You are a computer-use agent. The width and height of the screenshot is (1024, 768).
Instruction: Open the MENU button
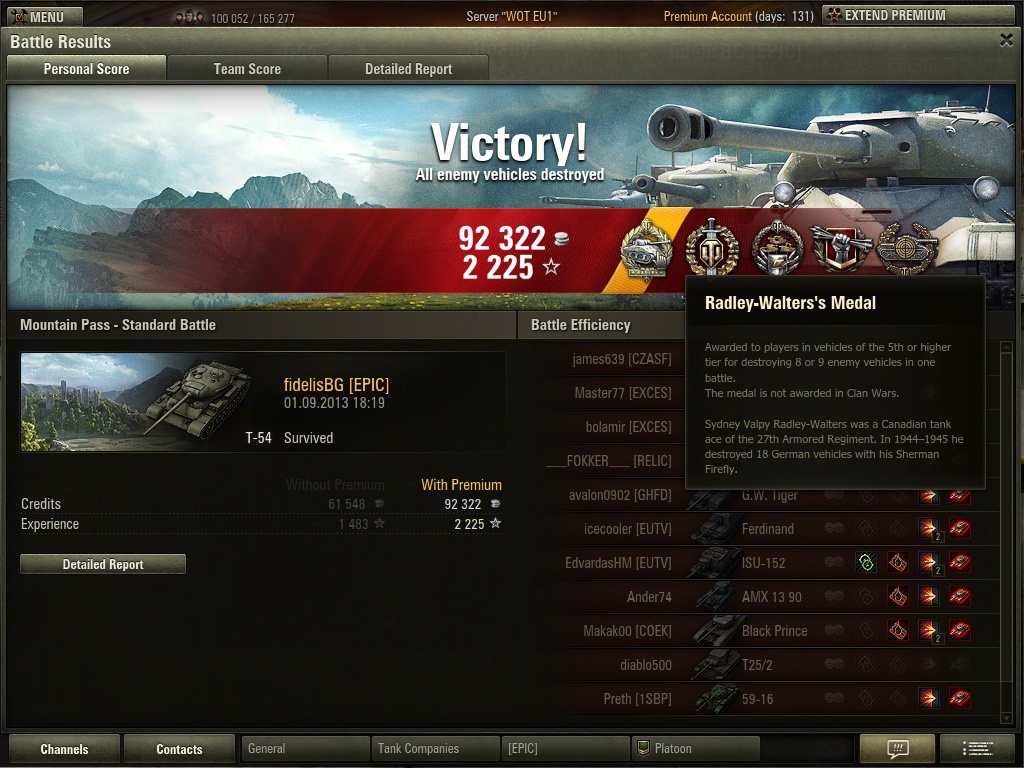coord(42,16)
